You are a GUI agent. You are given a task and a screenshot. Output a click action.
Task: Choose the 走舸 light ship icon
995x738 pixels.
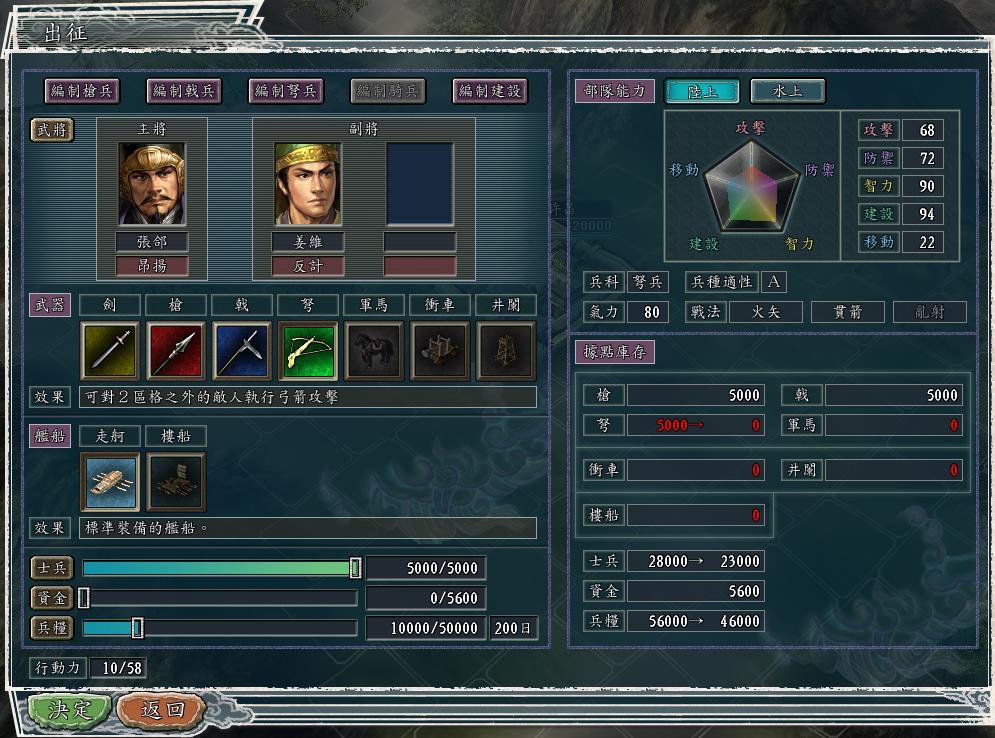[x=110, y=482]
